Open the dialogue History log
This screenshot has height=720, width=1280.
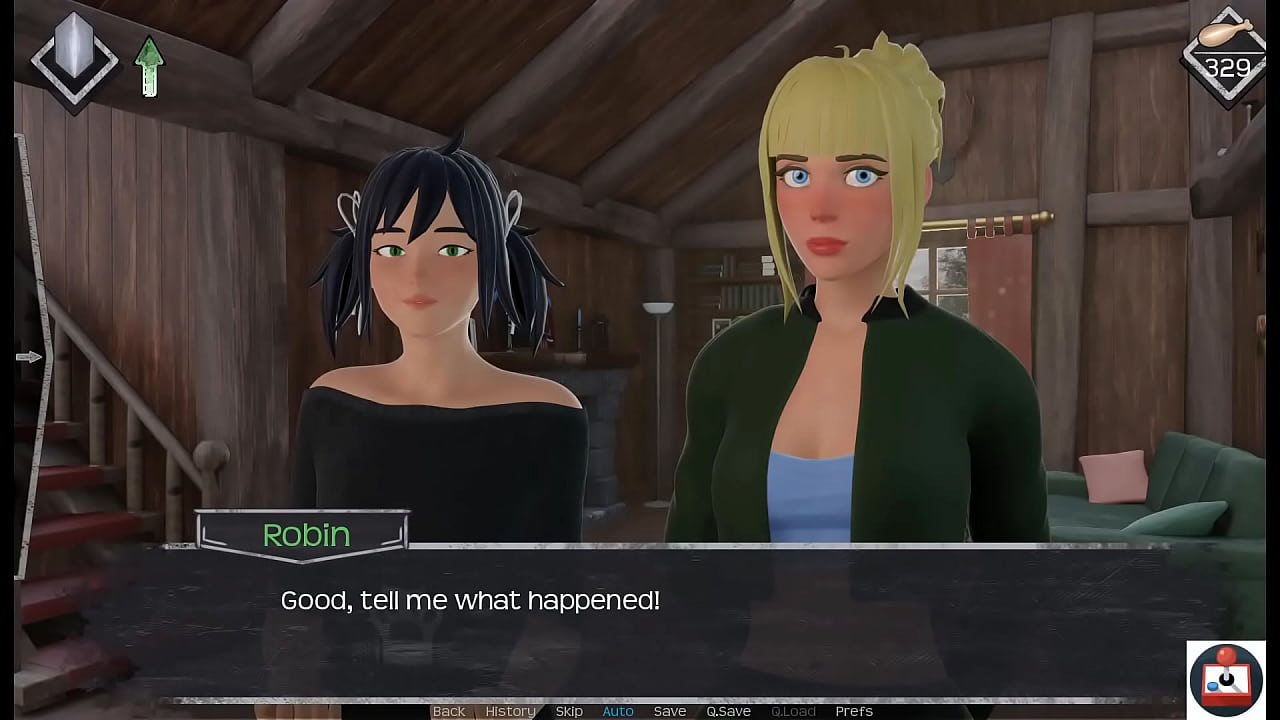click(x=510, y=711)
